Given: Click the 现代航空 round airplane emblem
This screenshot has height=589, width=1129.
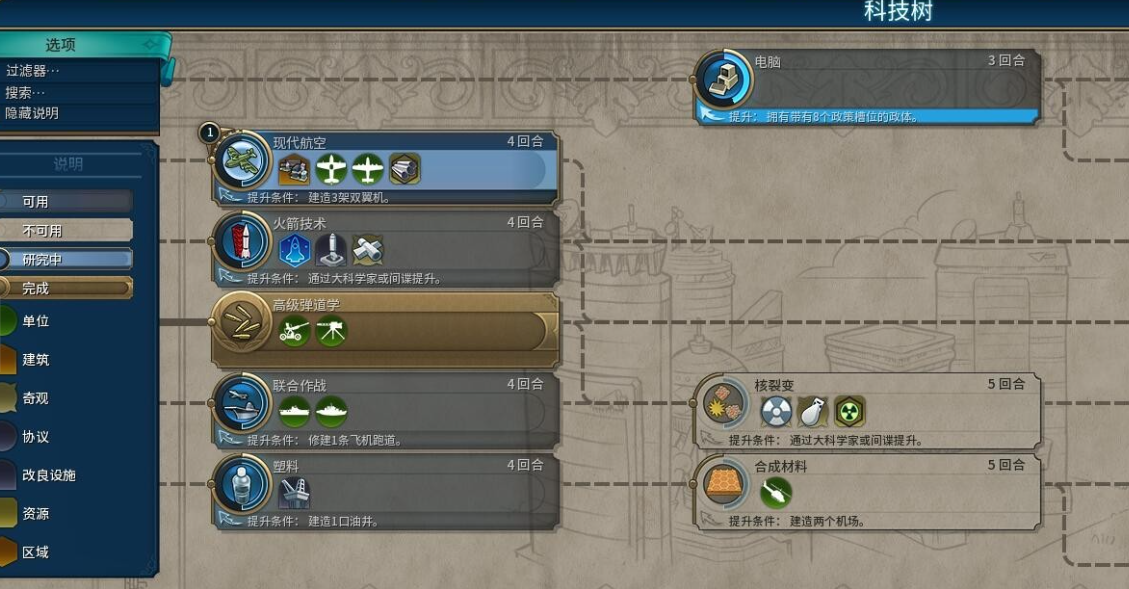Looking at the screenshot, I should [243, 160].
